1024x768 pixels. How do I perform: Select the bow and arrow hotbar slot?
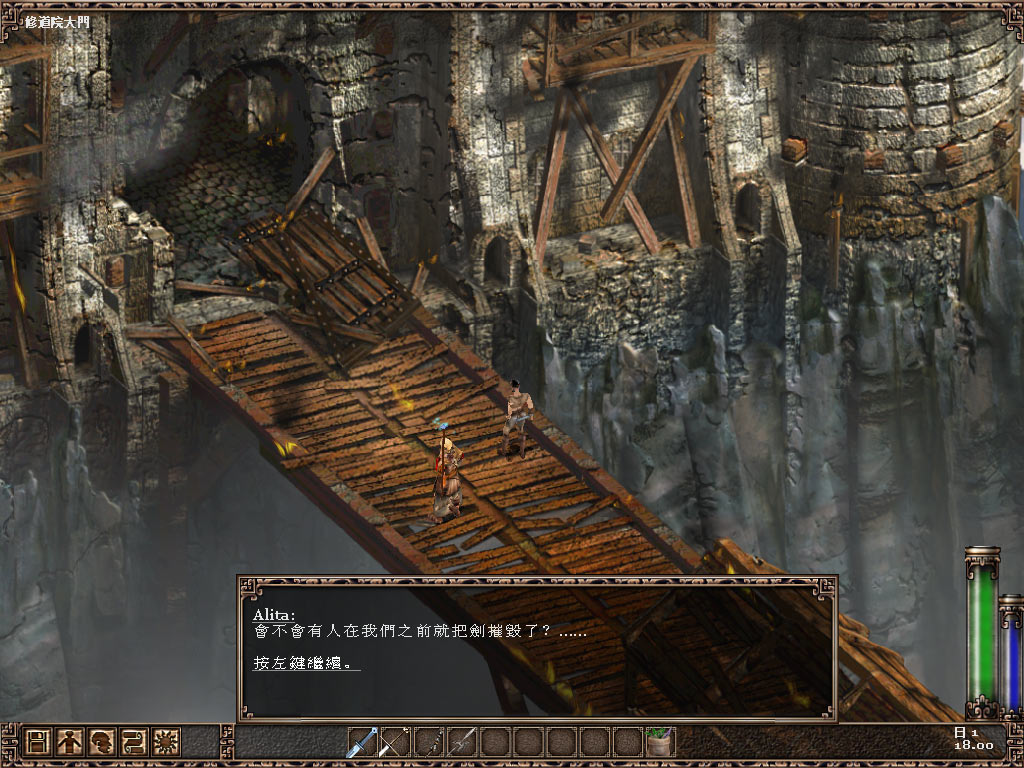(395, 742)
